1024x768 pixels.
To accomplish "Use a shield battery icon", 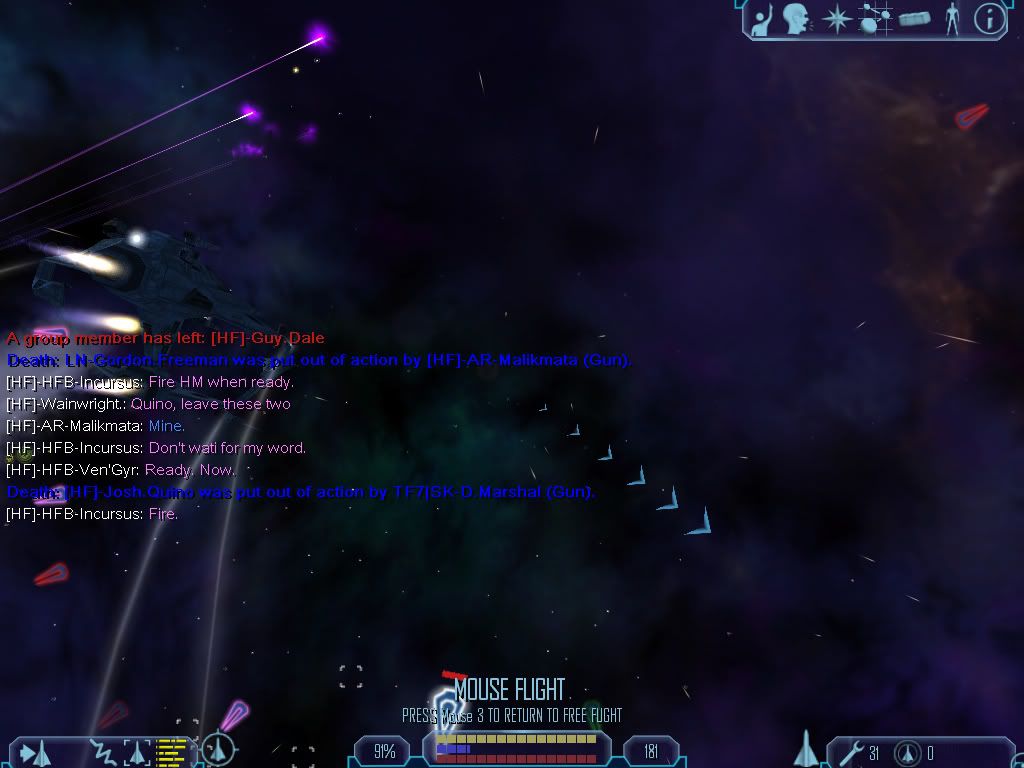I will point(908,753).
